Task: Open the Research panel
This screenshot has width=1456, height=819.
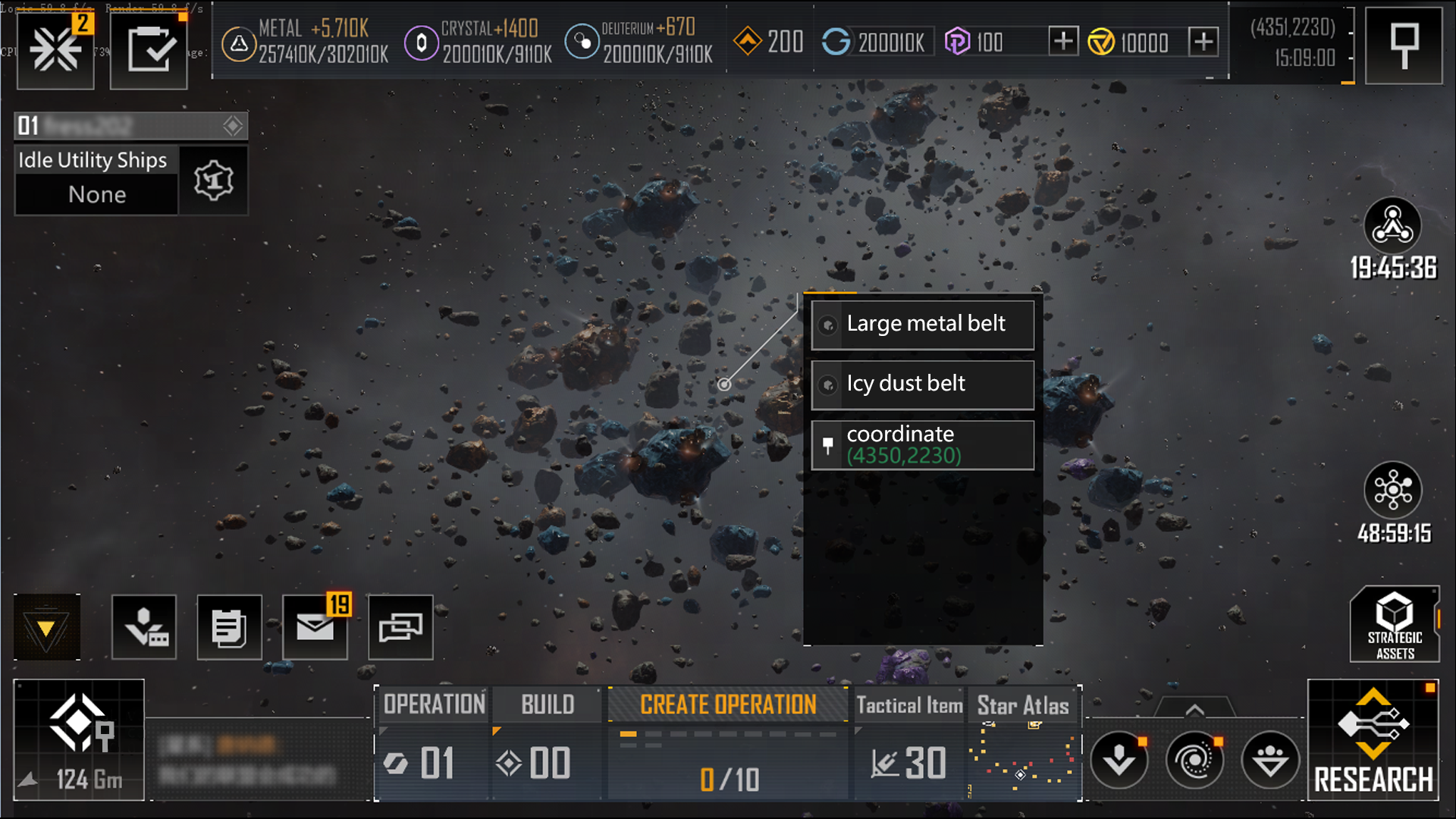Action: point(1373,740)
